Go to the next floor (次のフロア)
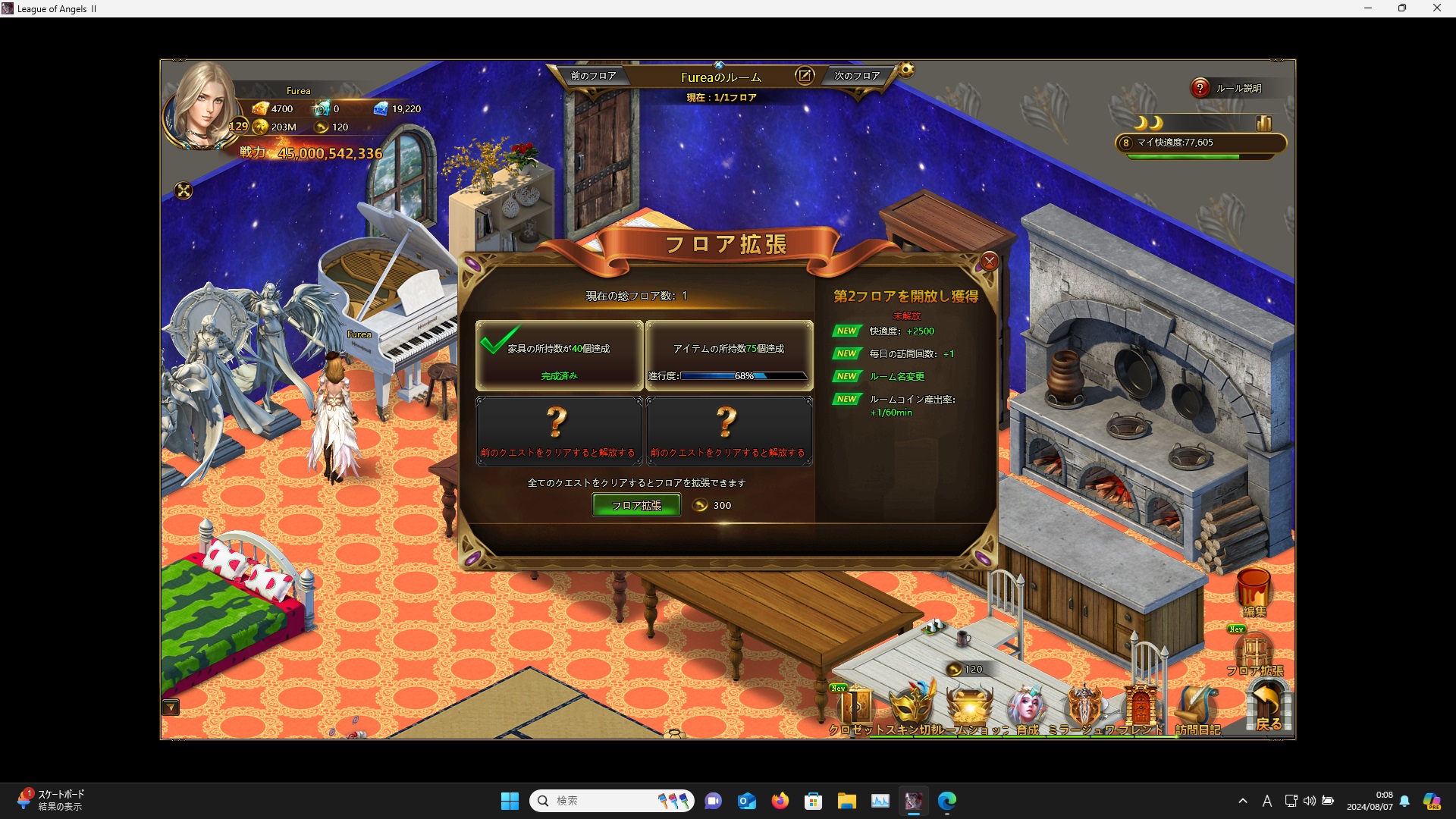1456x819 pixels. pos(857,76)
